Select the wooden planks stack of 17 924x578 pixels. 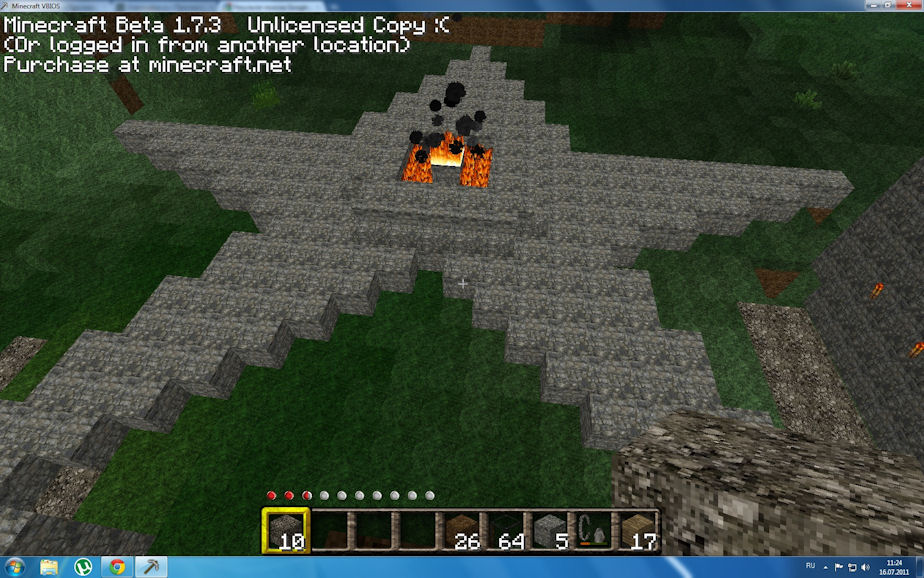636,530
